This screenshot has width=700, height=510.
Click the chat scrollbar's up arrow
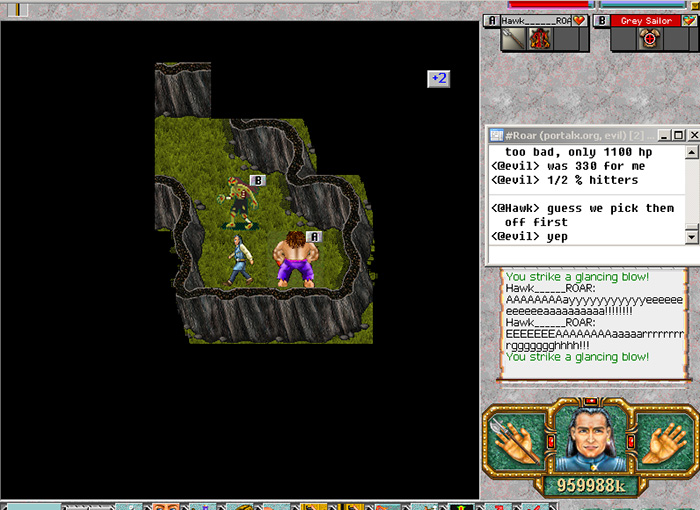pyautogui.click(x=692, y=152)
